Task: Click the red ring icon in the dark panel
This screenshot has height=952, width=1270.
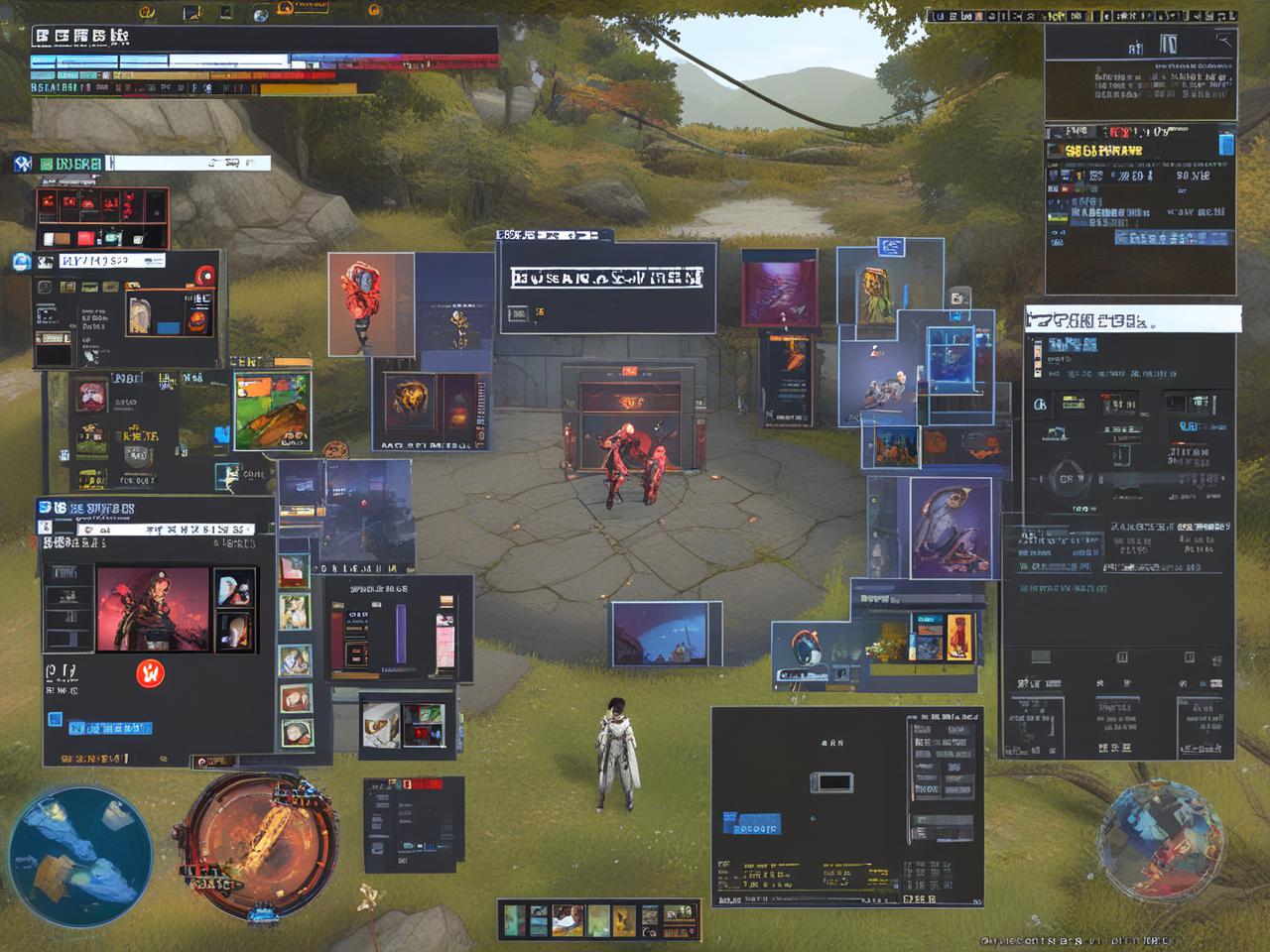Action: pyautogui.click(x=205, y=275)
